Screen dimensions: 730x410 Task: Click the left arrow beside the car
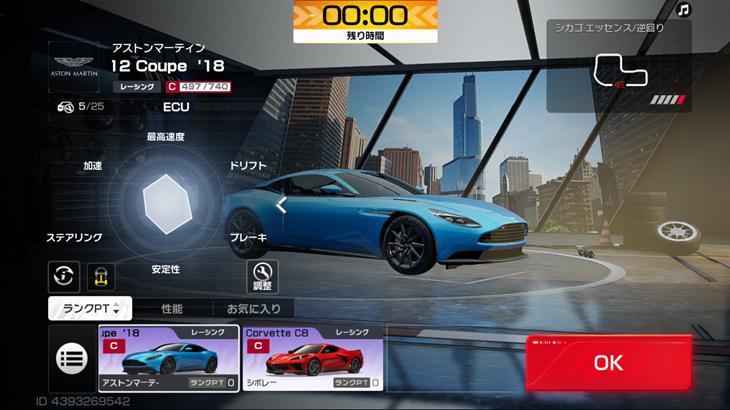(x=282, y=205)
